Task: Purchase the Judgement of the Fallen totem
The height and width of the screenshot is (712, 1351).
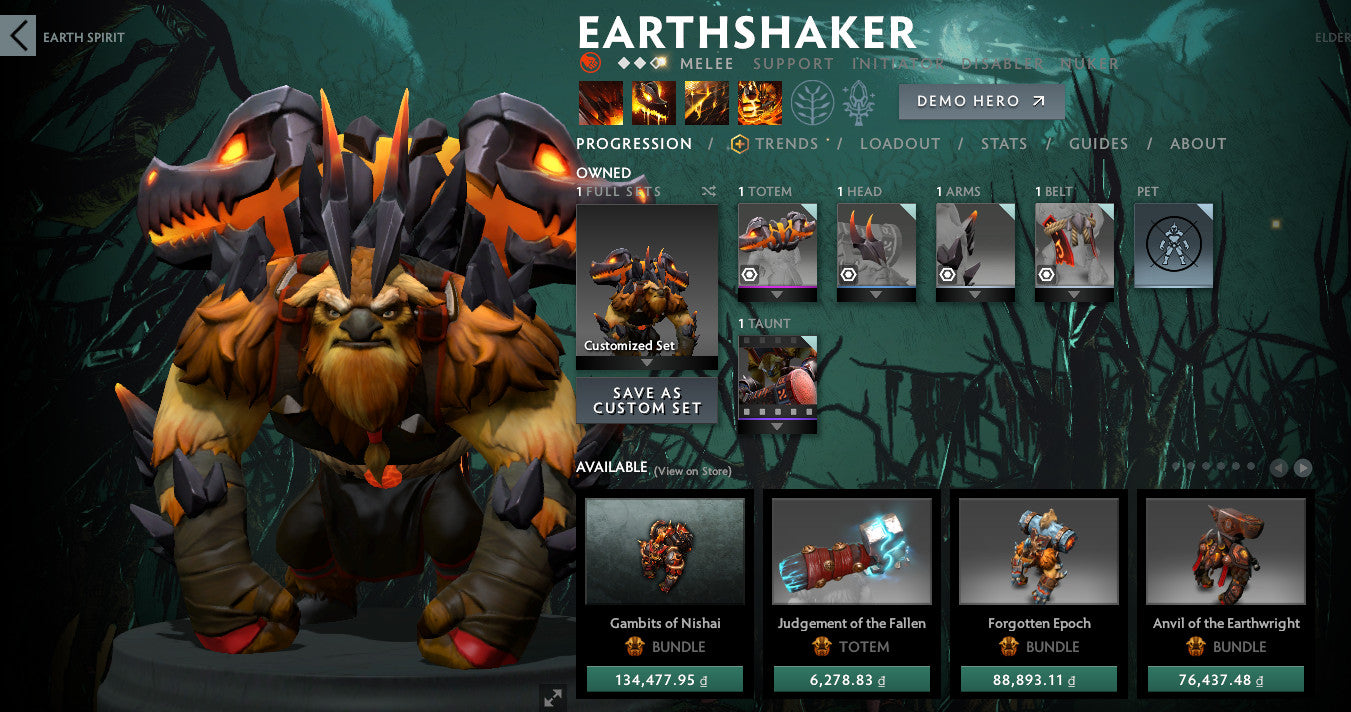Action: pos(851,680)
